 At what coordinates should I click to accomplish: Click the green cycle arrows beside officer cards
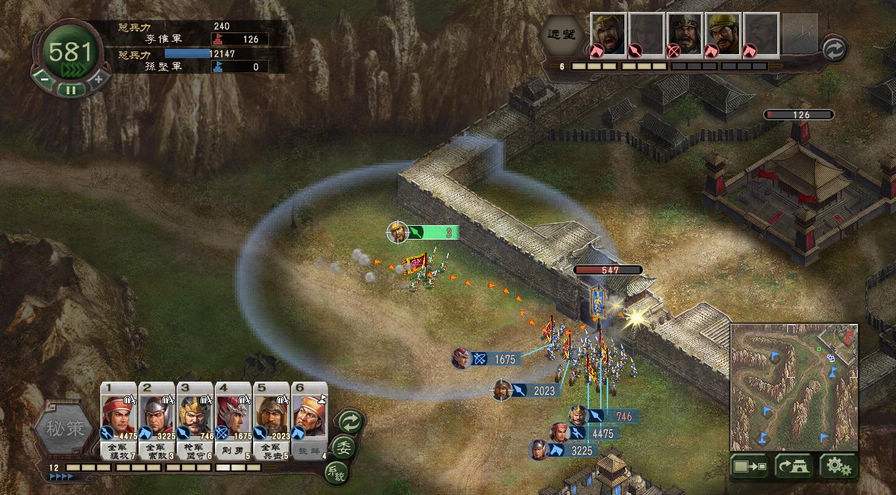pyautogui.click(x=349, y=421)
